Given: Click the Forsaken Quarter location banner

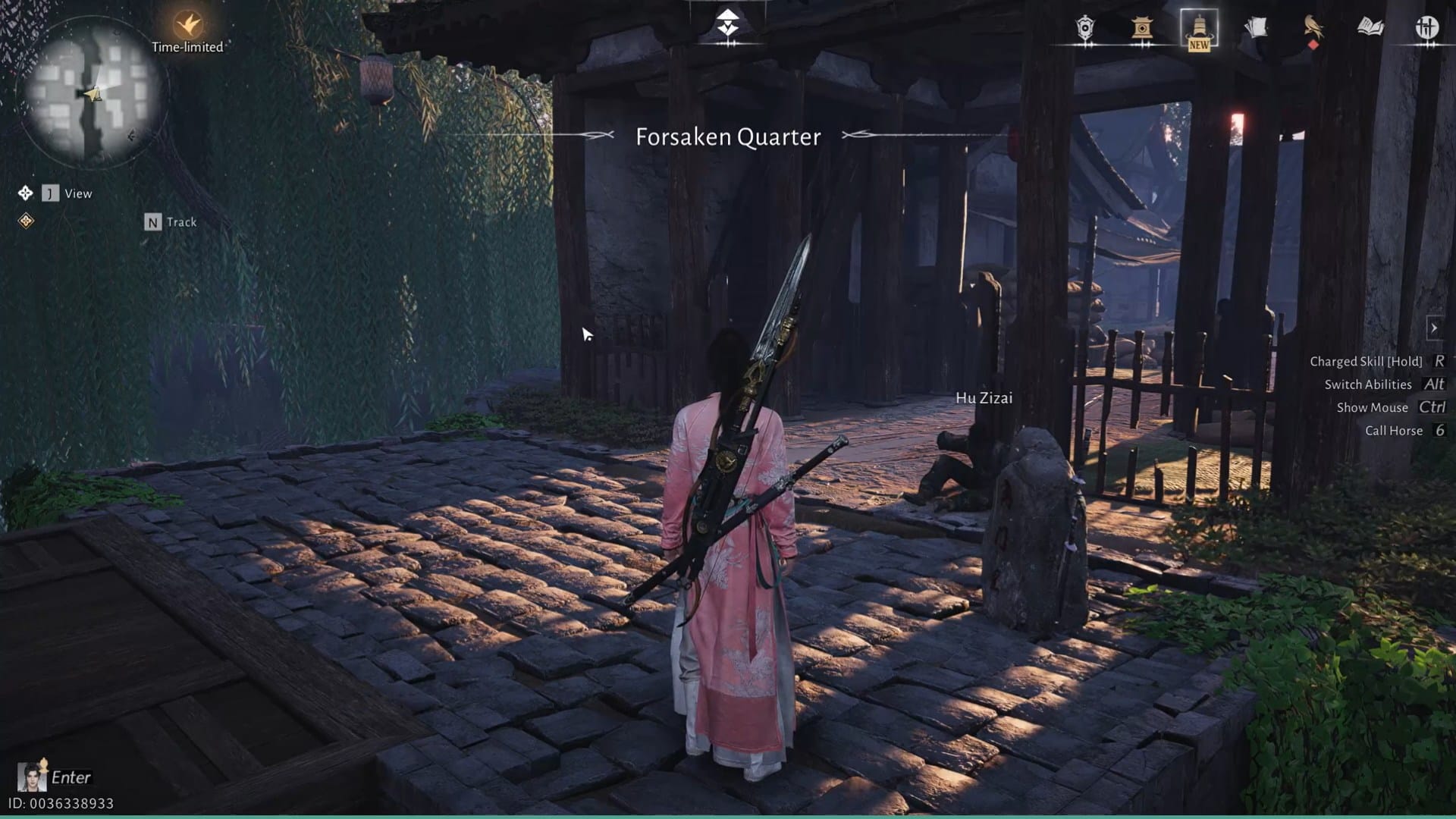Looking at the screenshot, I should point(727,137).
